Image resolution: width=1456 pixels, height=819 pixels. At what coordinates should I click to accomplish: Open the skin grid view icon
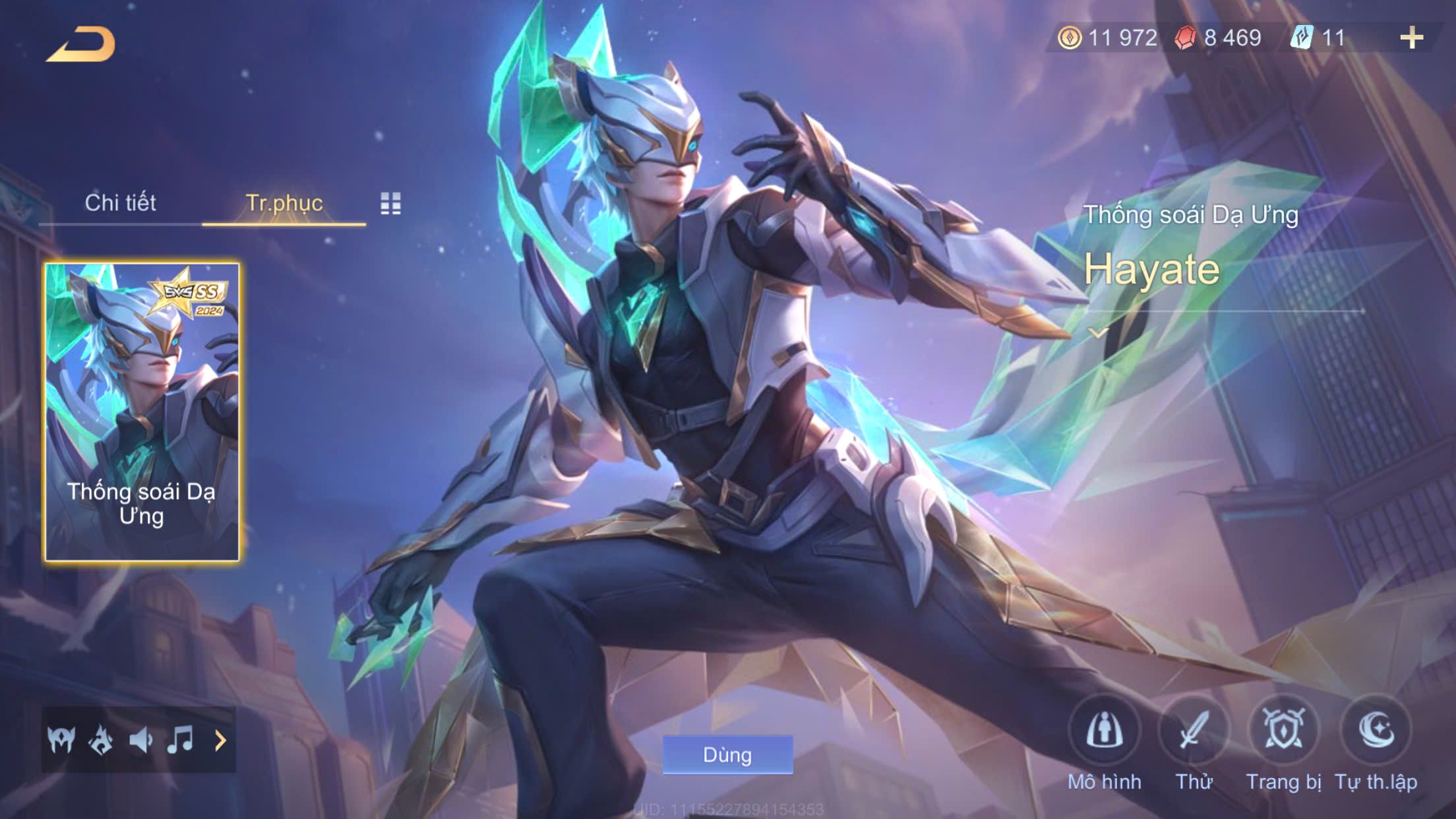pos(390,204)
